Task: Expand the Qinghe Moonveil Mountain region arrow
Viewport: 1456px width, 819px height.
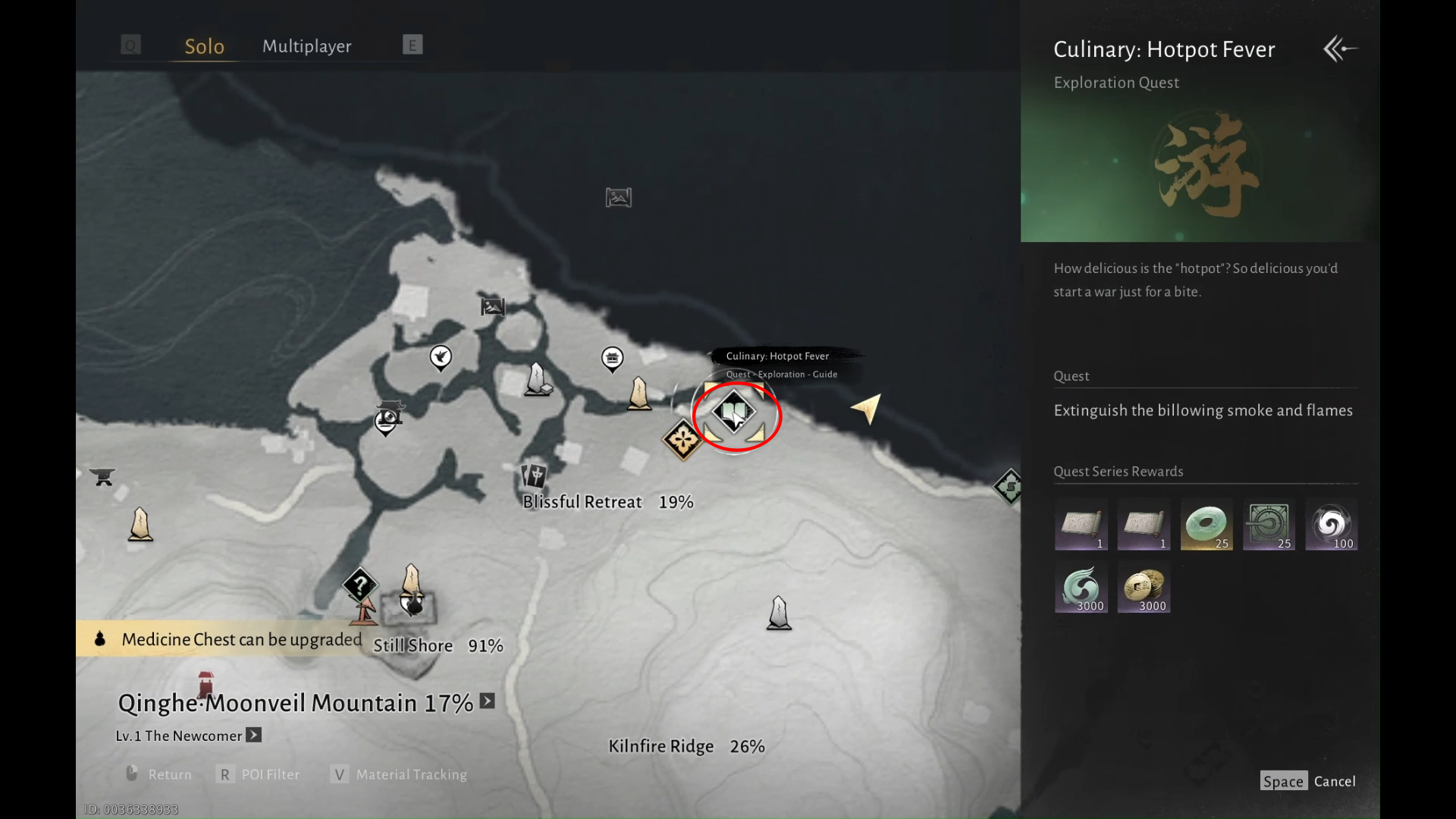Action: tap(488, 701)
